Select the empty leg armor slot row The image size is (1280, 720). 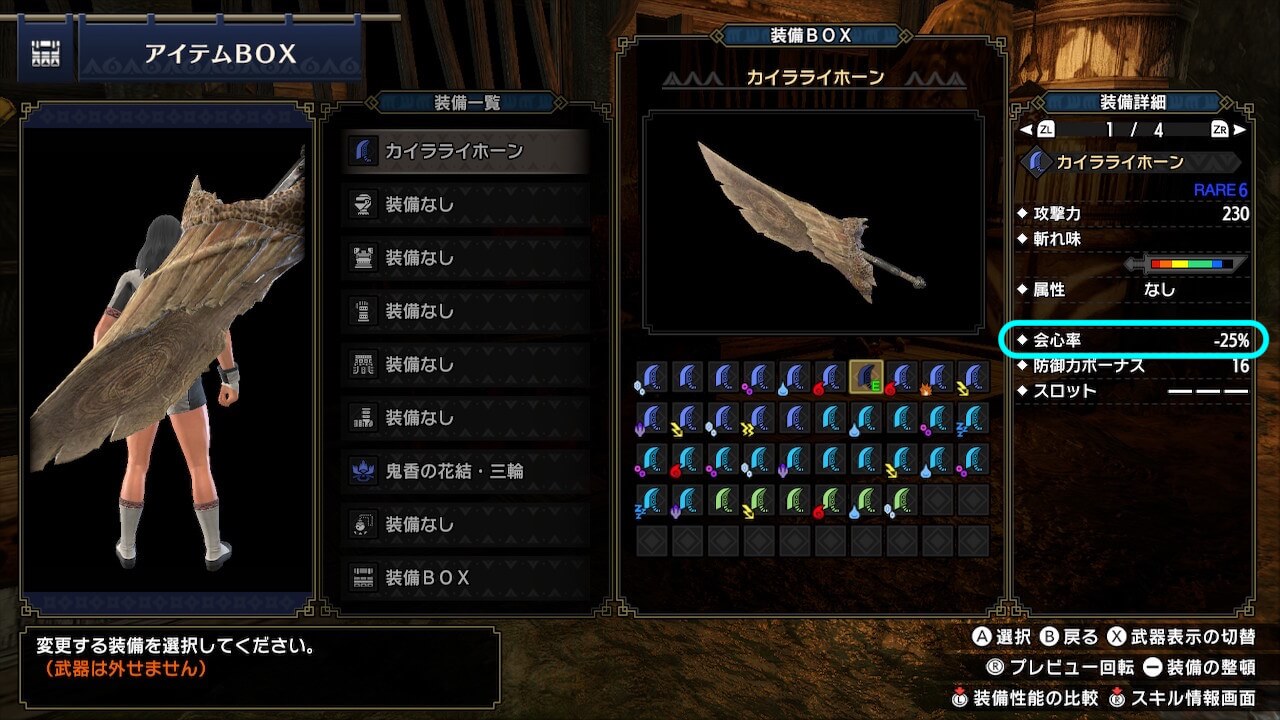(465, 418)
